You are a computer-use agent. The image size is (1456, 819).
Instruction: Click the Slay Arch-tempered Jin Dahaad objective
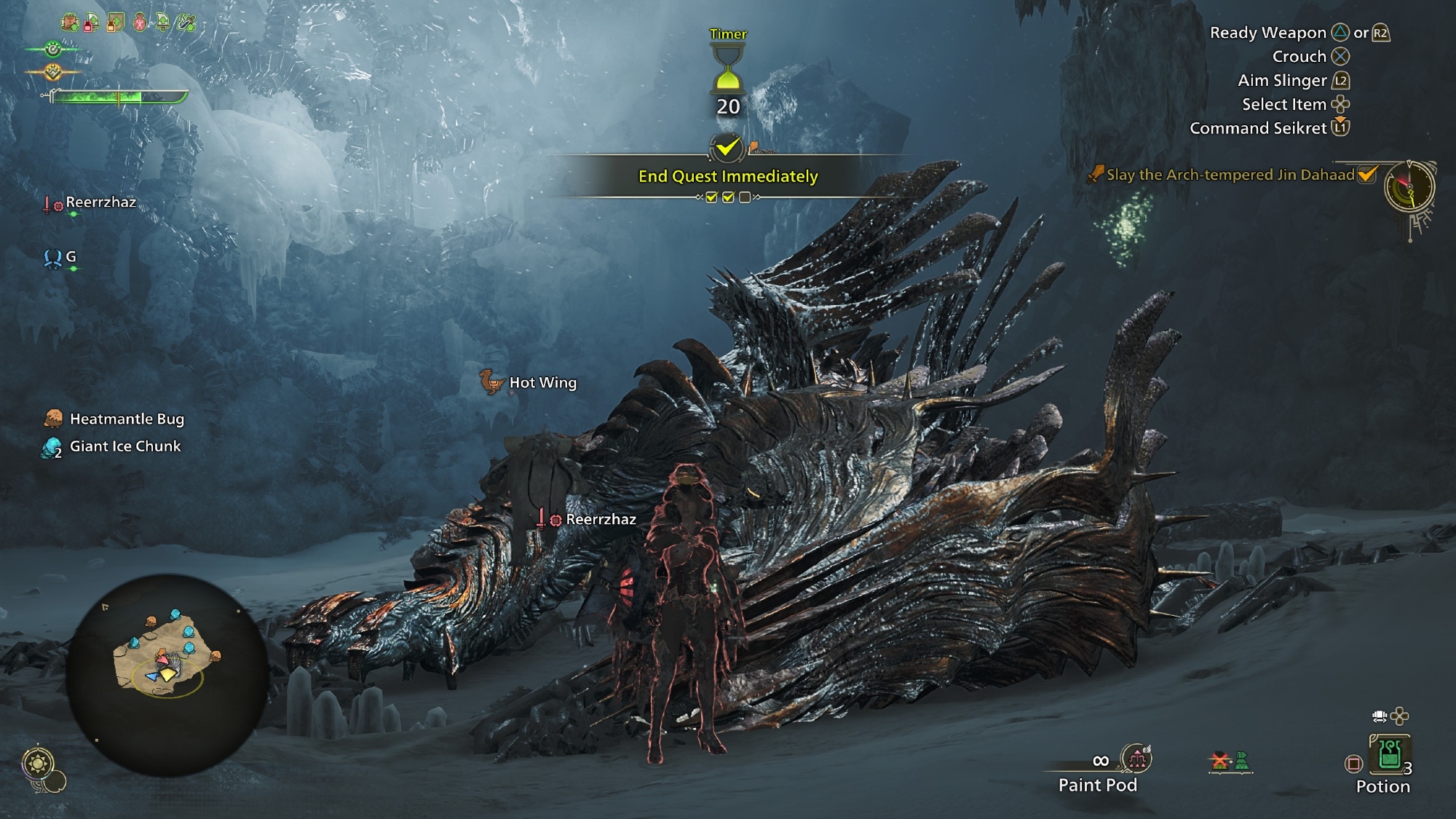click(x=1230, y=175)
